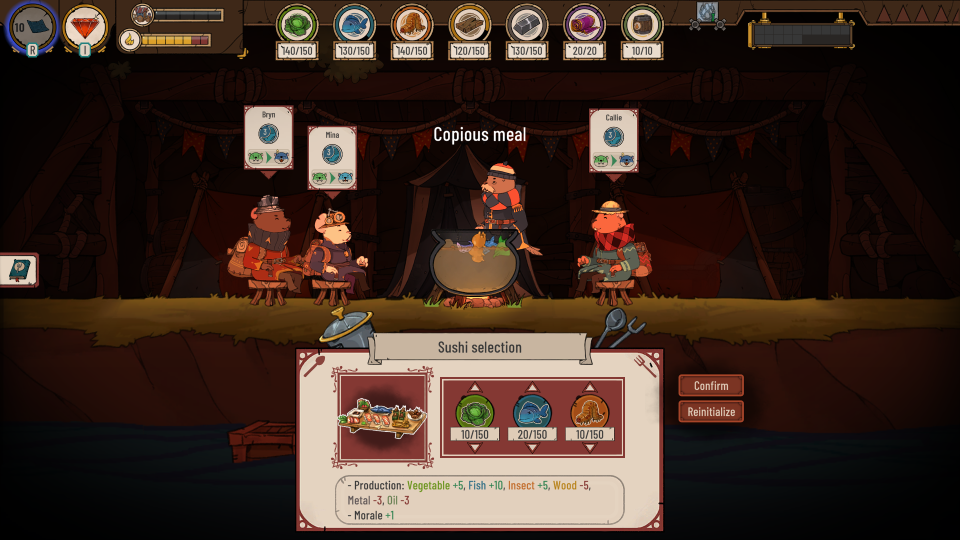Select Bryn's character card

pyautogui.click(x=268, y=138)
